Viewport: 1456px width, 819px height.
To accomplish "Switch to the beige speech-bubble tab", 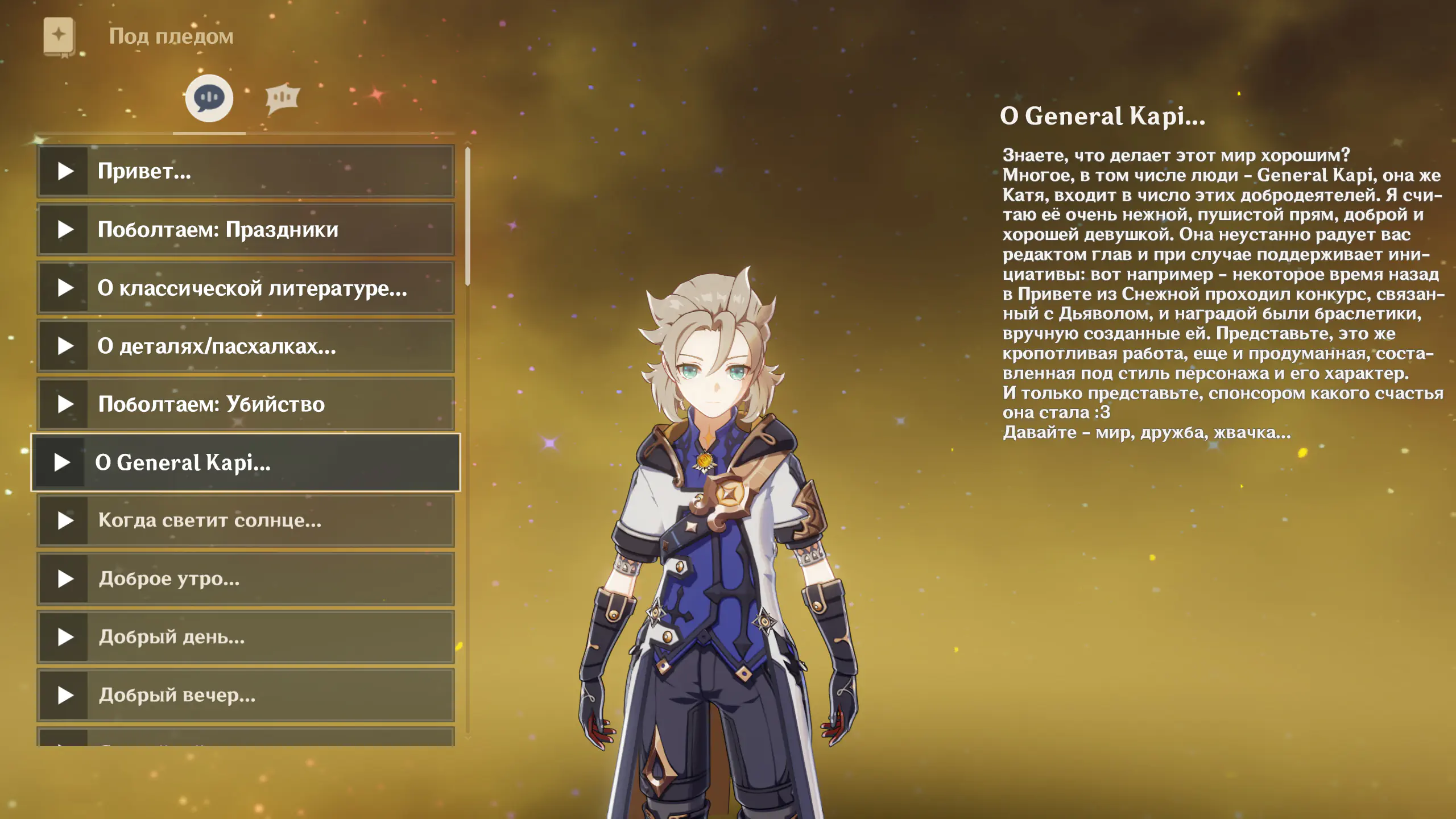I will [x=282, y=99].
